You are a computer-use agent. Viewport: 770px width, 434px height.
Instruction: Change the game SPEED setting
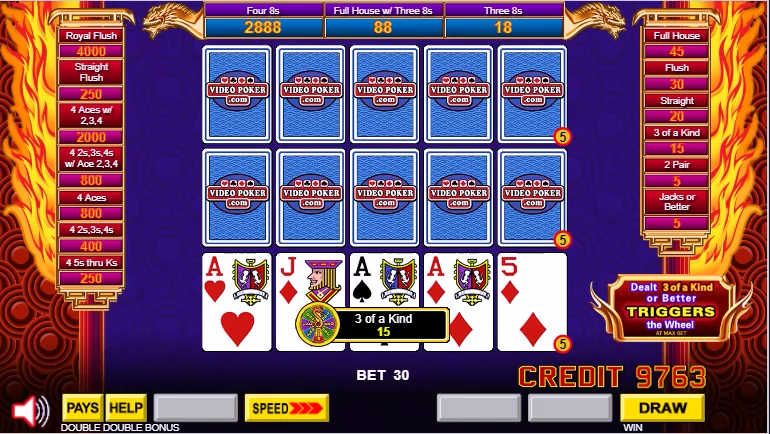[x=286, y=408]
